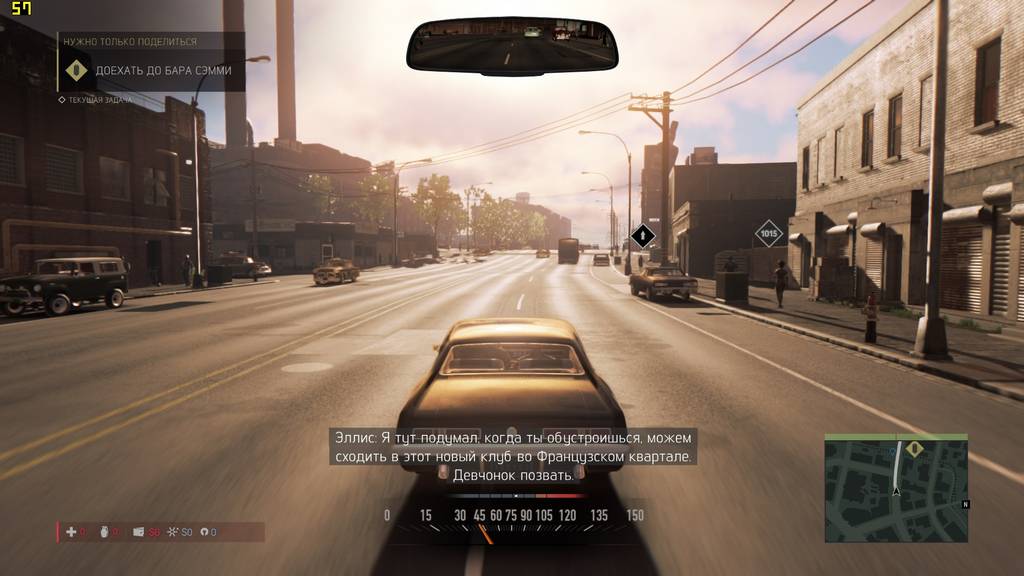
Task: Select the black diamond objective waypoint marker
Action: [x=642, y=237]
